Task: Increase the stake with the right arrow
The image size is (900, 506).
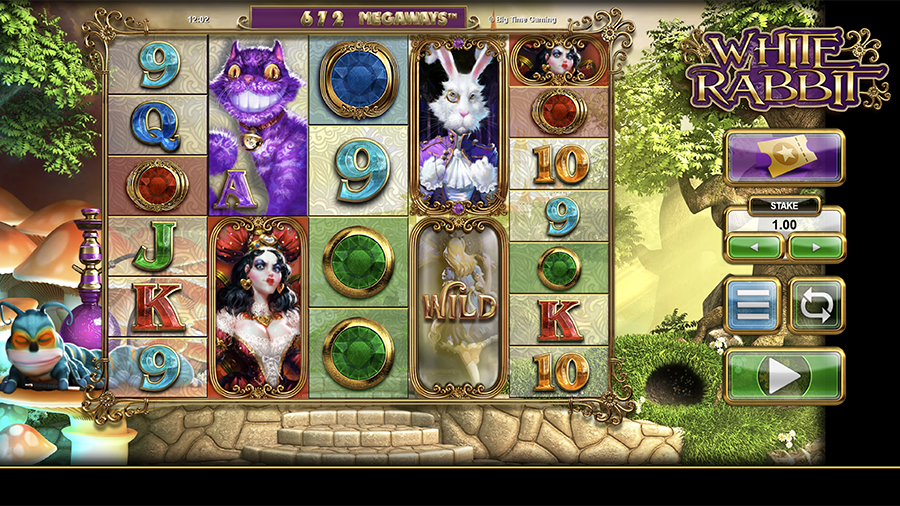Action: pyautogui.click(x=816, y=246)
